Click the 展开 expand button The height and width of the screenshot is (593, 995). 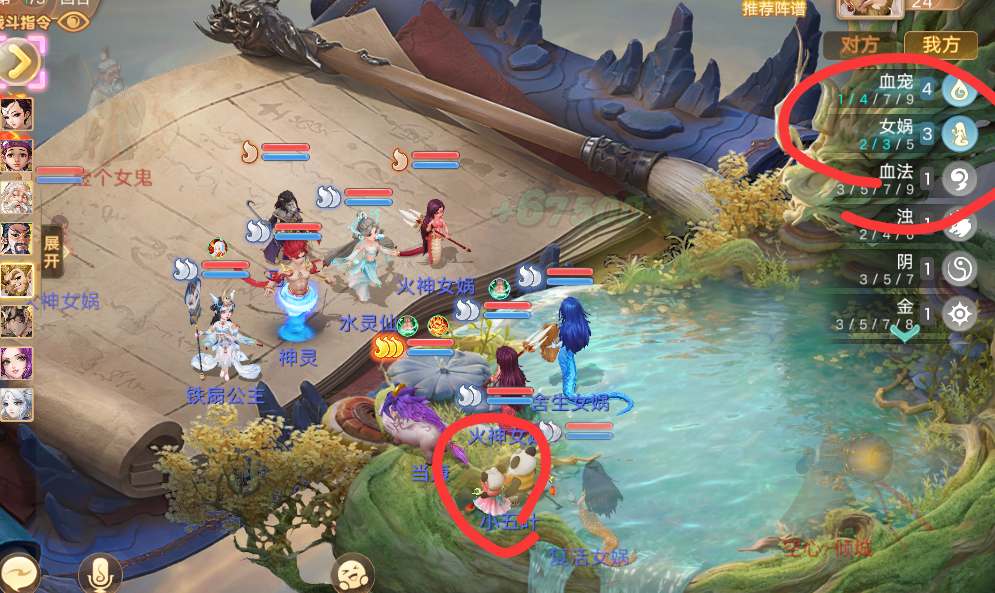52,252
